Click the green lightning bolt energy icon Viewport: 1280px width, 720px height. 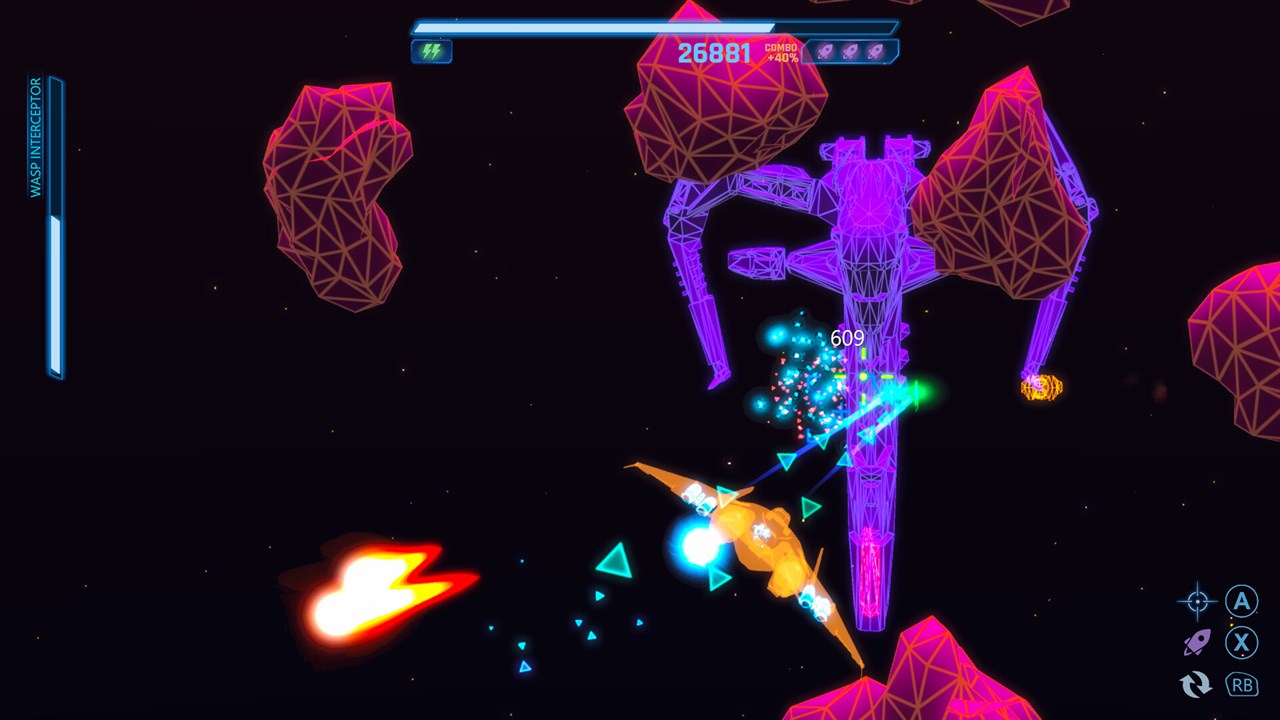tap(431, 51)
